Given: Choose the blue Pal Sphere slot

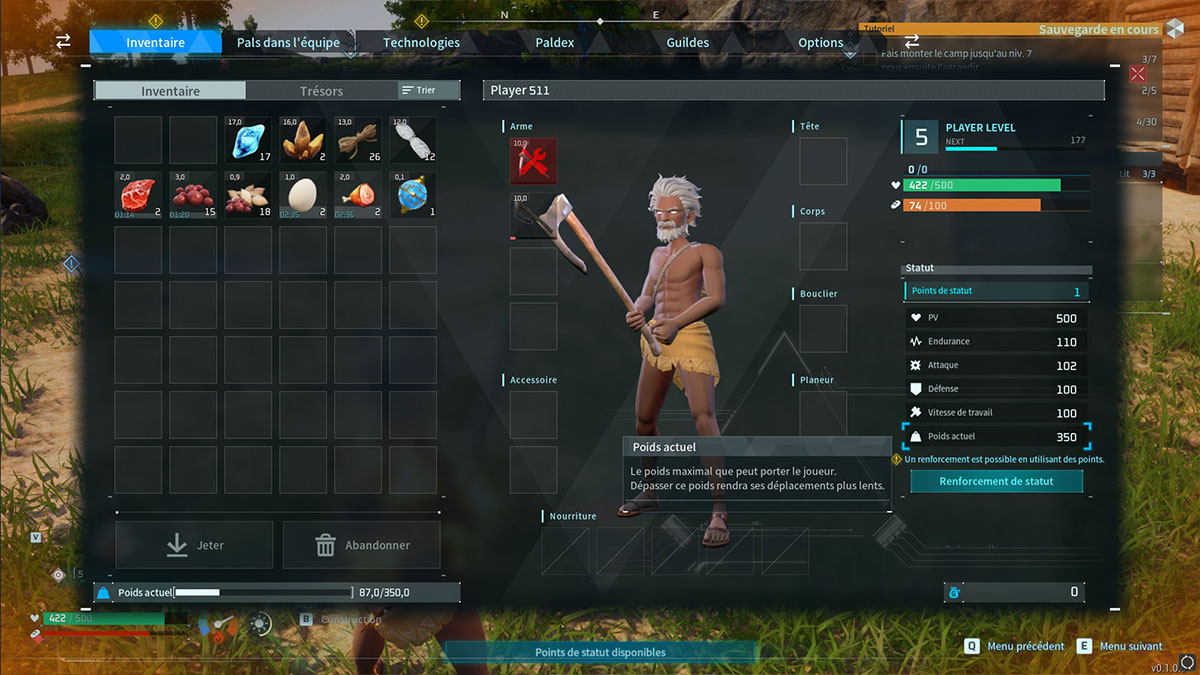Looking at the screenshot, I should tap(413, 195).
